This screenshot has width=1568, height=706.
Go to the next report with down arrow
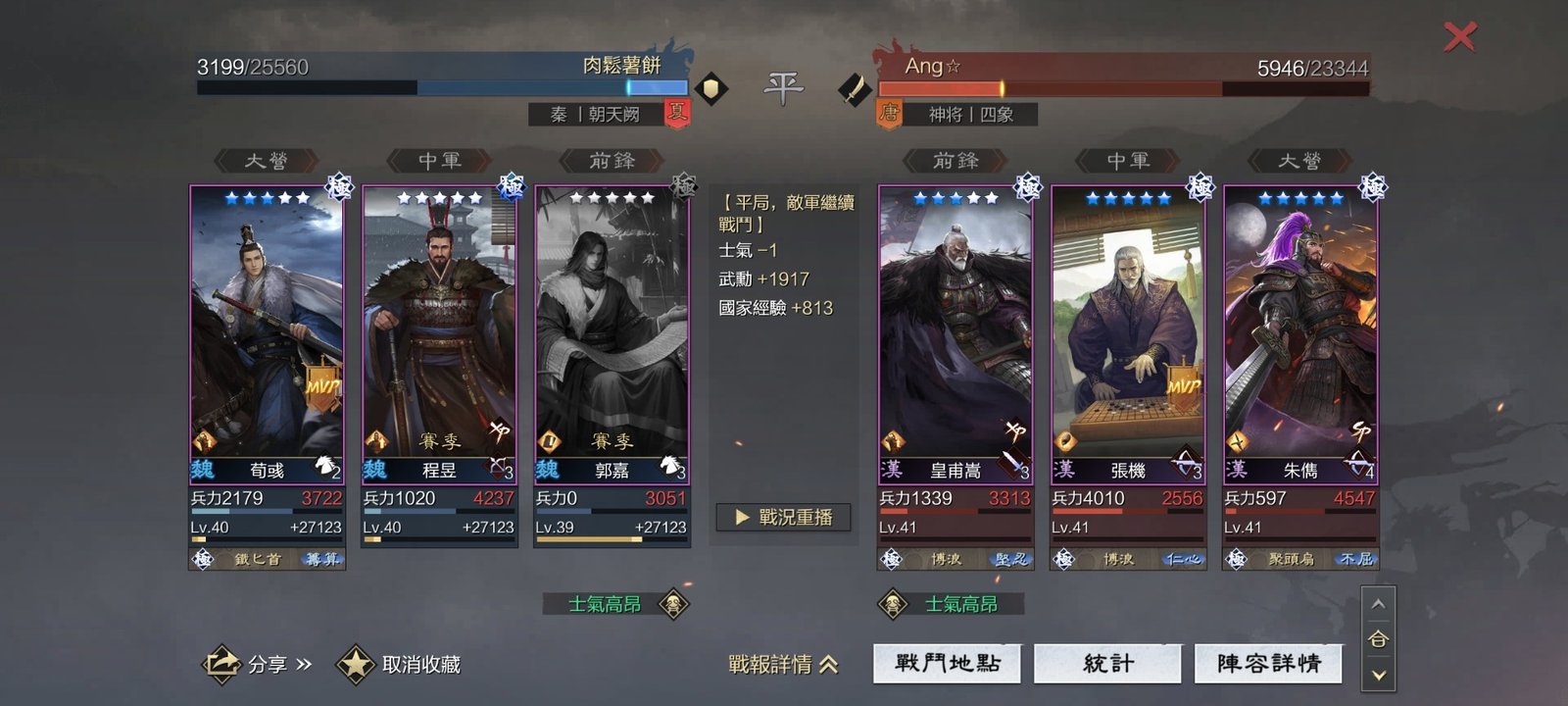point(1378,675)
